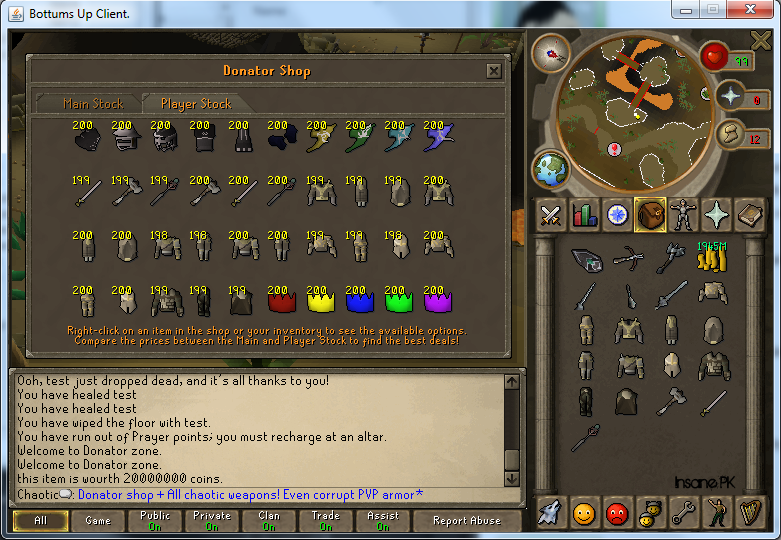
Task: Switch chat filter to Game
Action: tap(98, 521)
